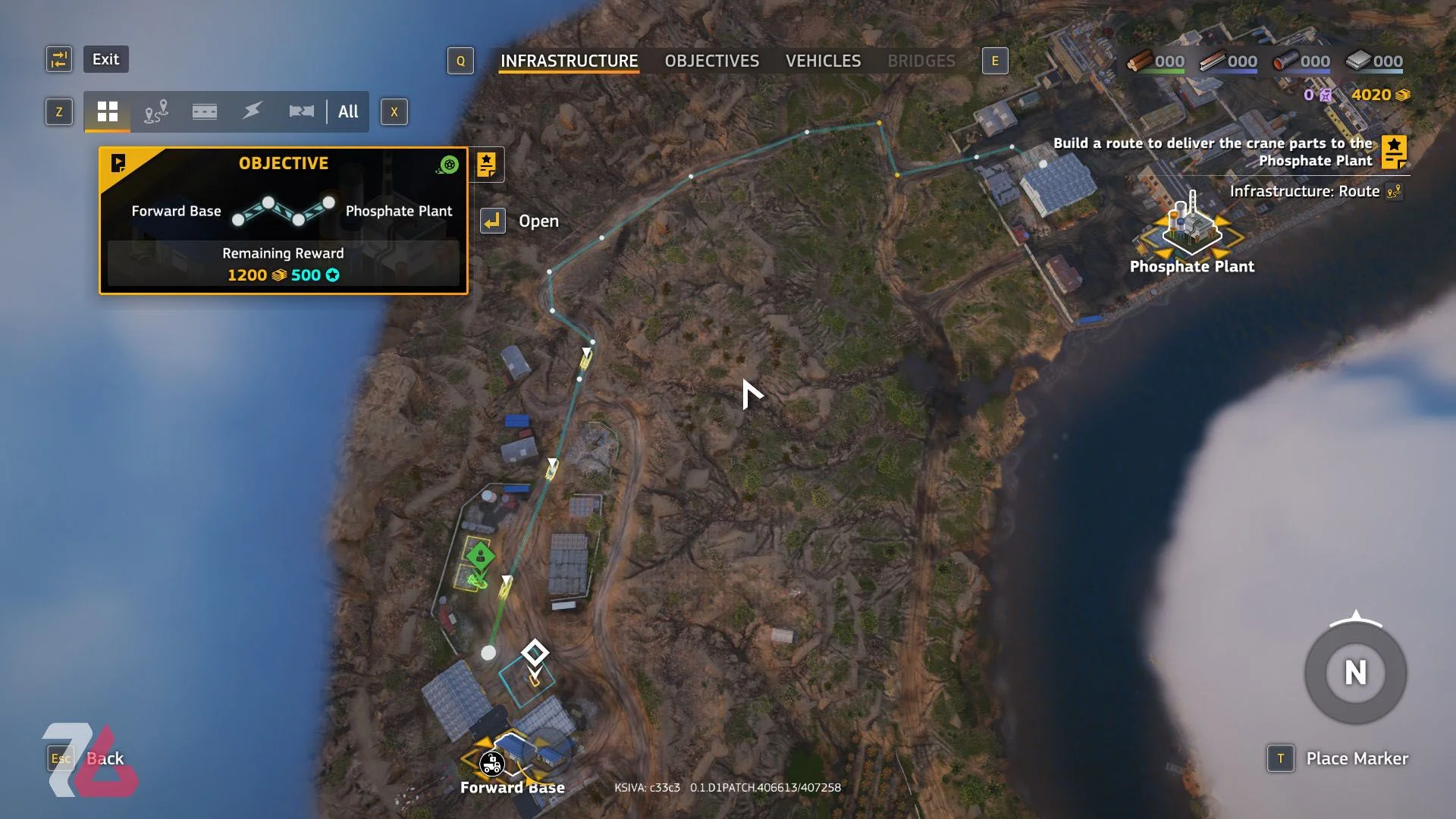Show All infrastructure filters
This screenshot has width=1456, height=819.
point(348,111)
